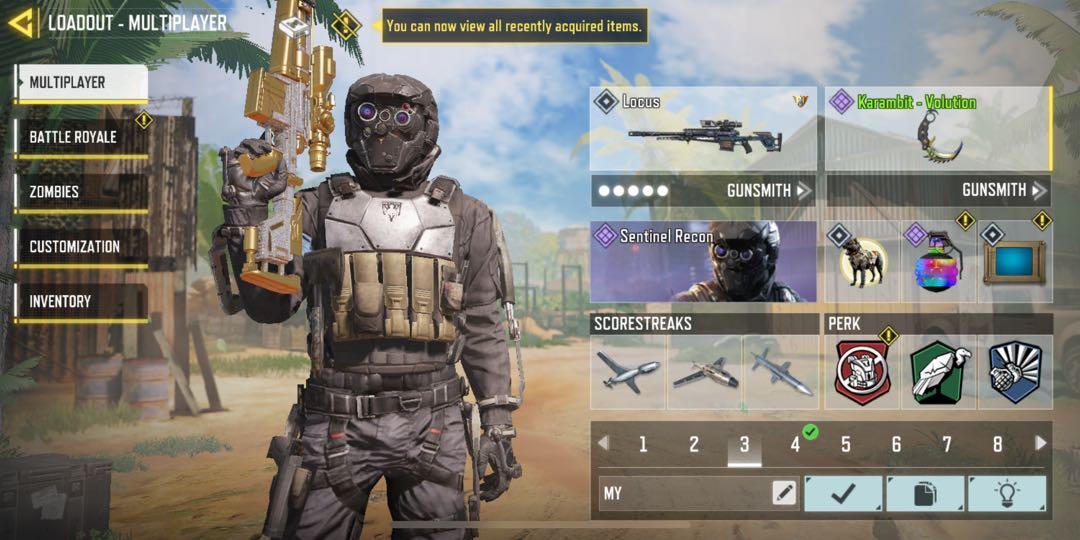Edit the loadout name with pencil icon

pyautogui.click(x=784, y=493)
